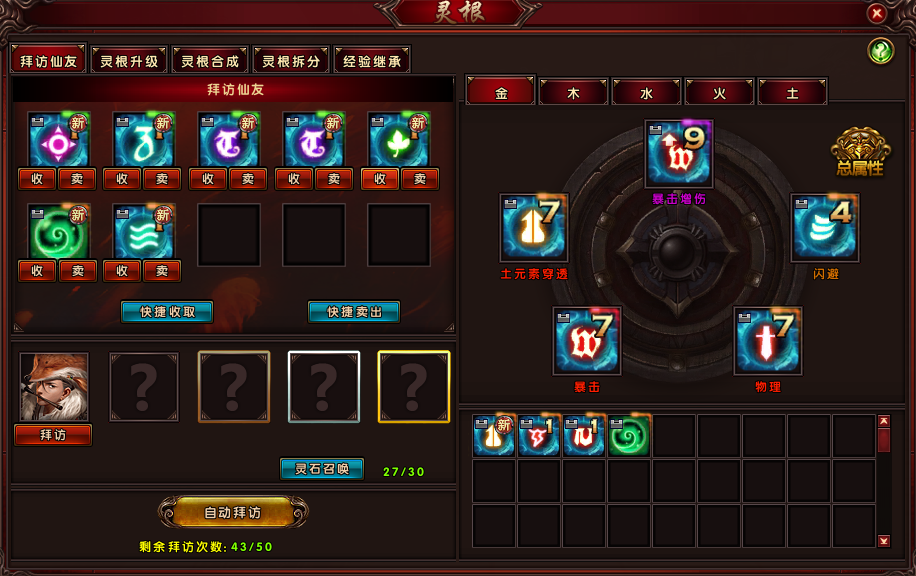Go to the 经验继承 tab
Viewport: 916px width, 576px height.
click(x=372, y=61)
